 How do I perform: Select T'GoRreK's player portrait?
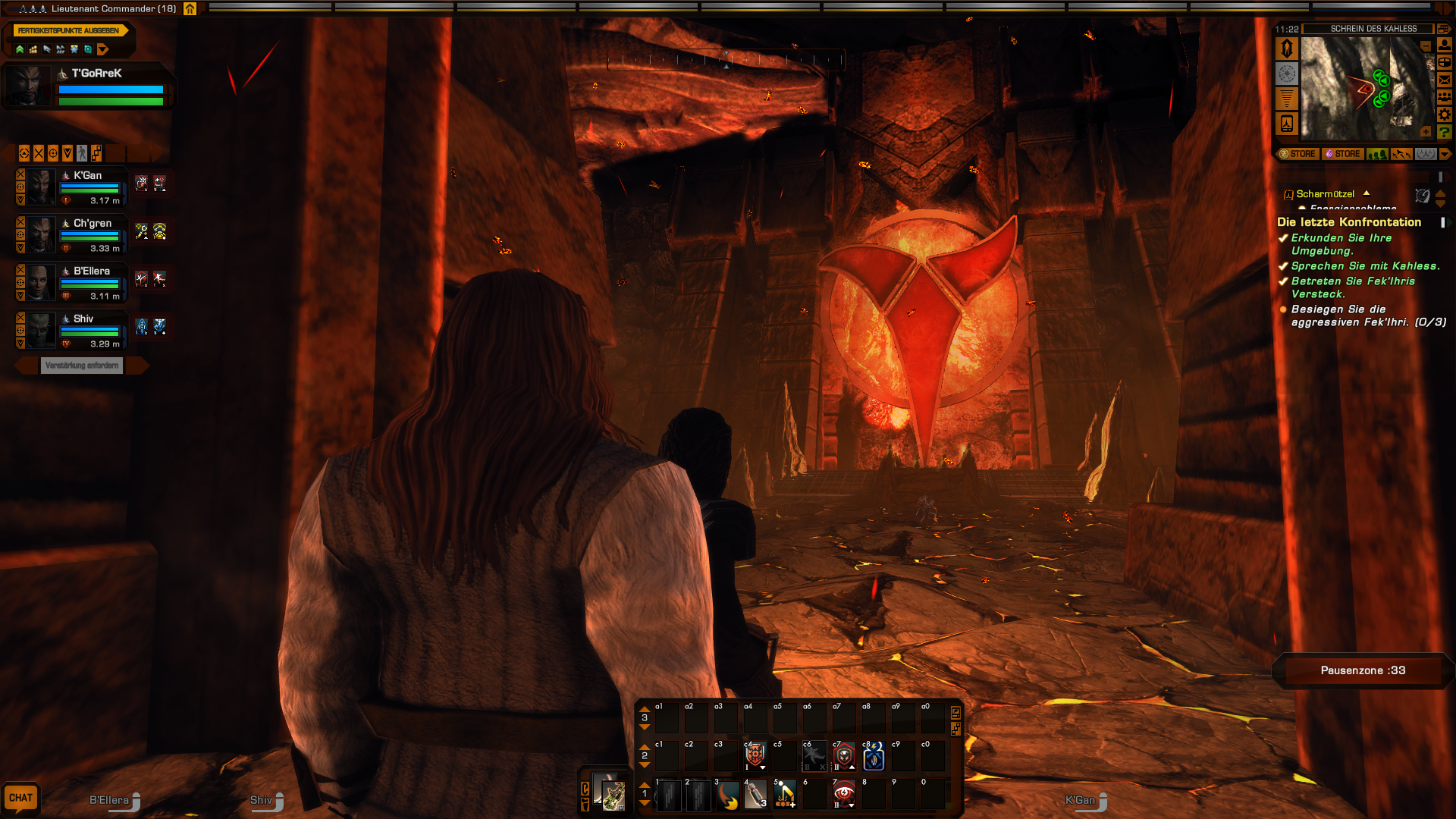click(x=29, y=86)
